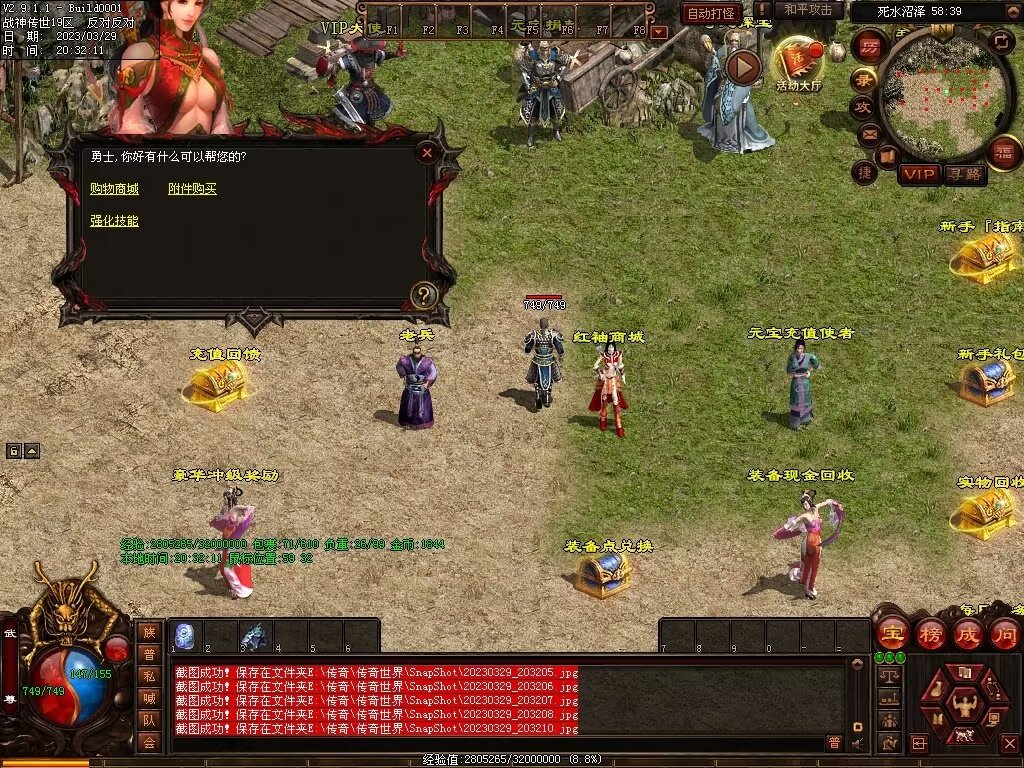
Task: Open the mail envelope icon
Action: (x=868, y=133)
